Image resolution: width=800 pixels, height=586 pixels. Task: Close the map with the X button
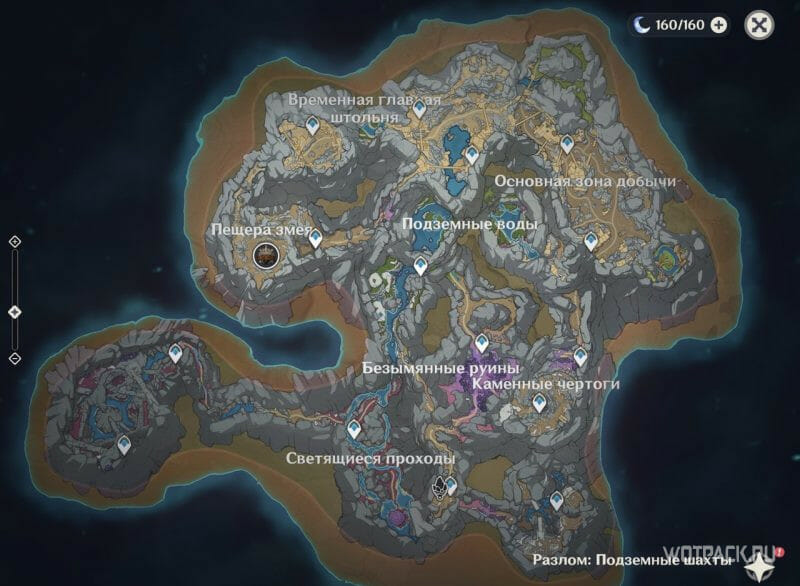tap(762, 26)
